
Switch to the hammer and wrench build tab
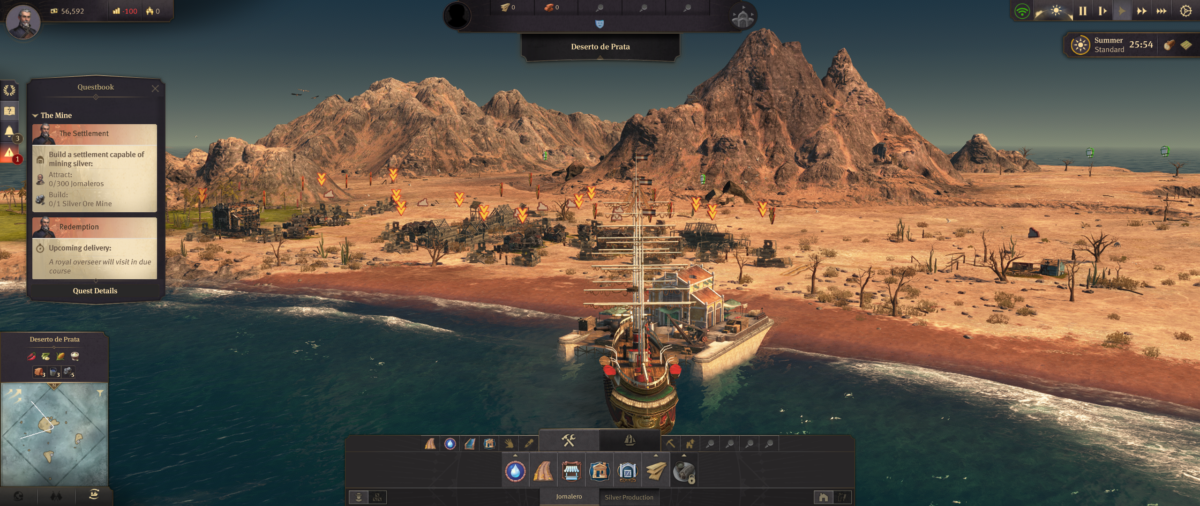(x=568, y=441)
